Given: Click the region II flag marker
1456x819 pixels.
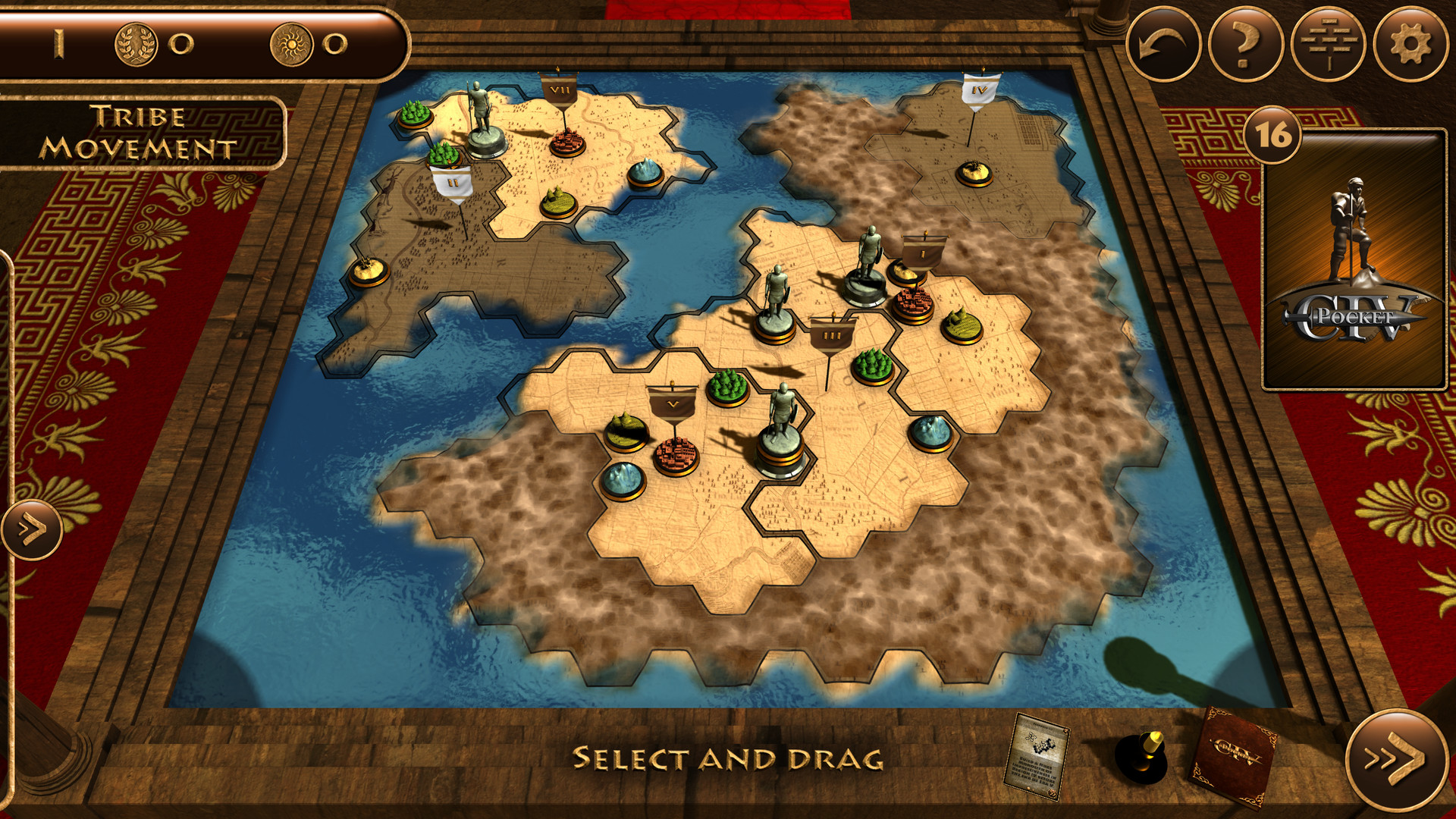Looking at the screenshot, I should (x=453, y=180).
